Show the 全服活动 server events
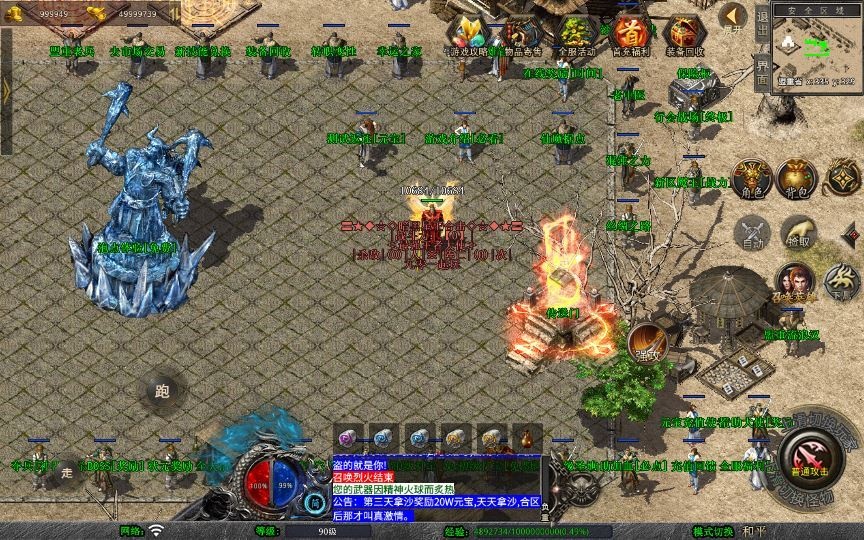 574,32
